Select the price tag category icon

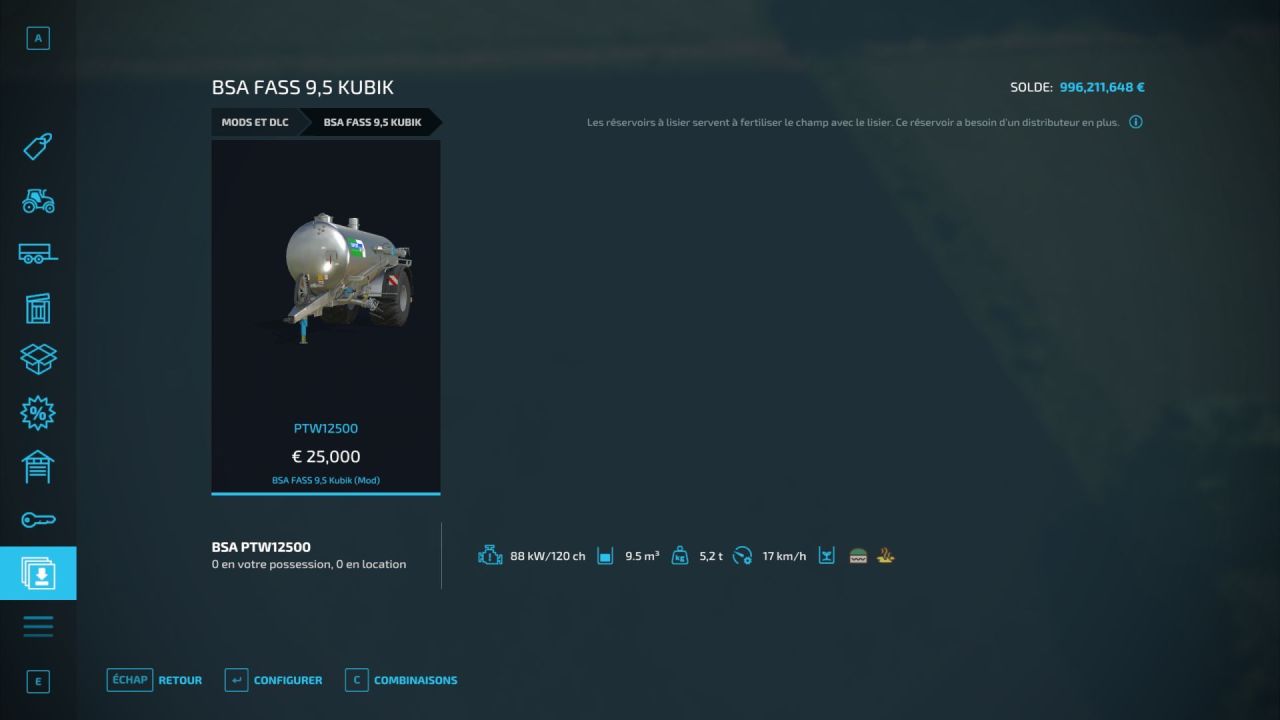pyautogui.click(x=38, y=147)
